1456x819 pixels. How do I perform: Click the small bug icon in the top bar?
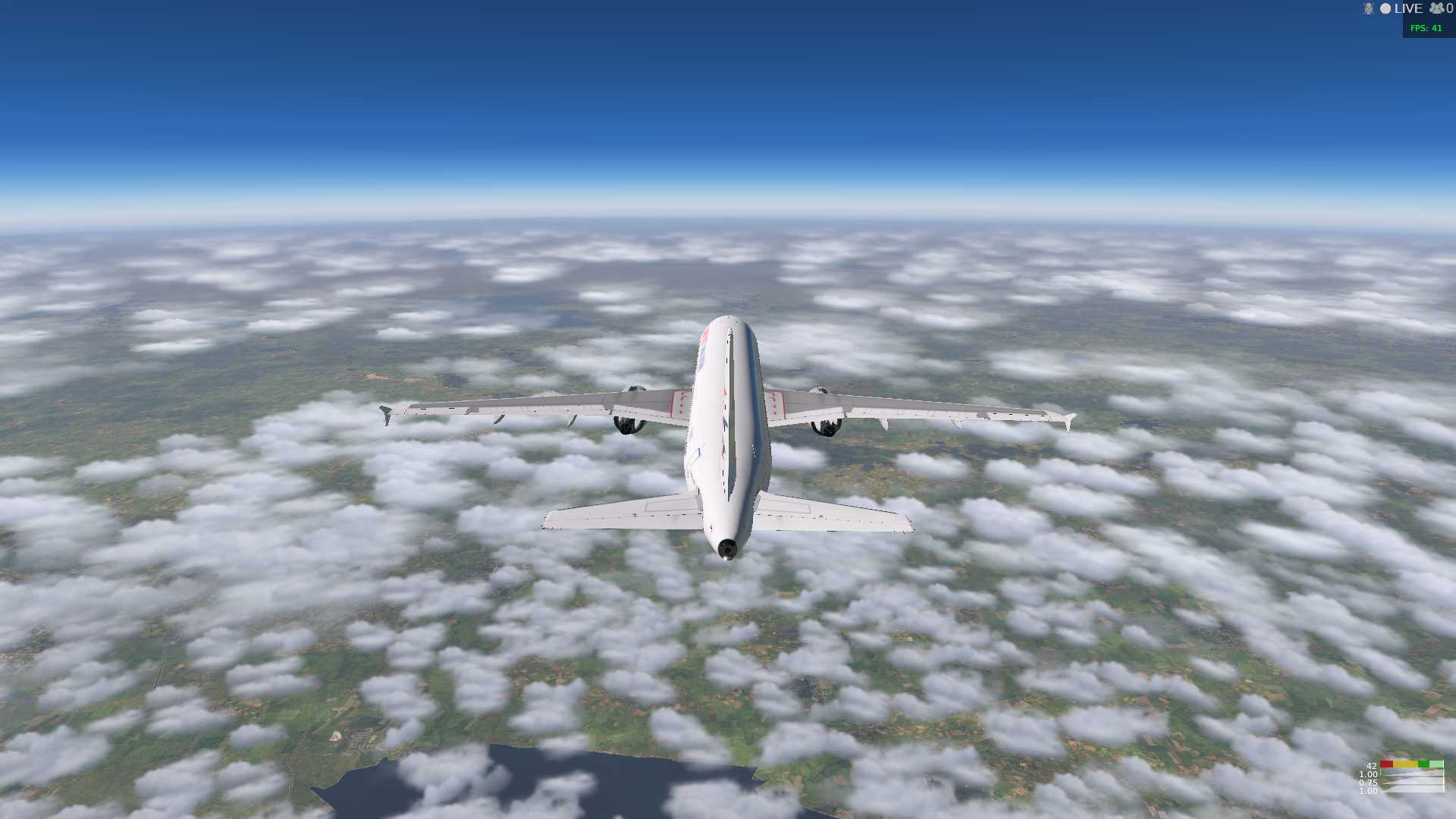pyautogui.click(x=1368, y=8)
